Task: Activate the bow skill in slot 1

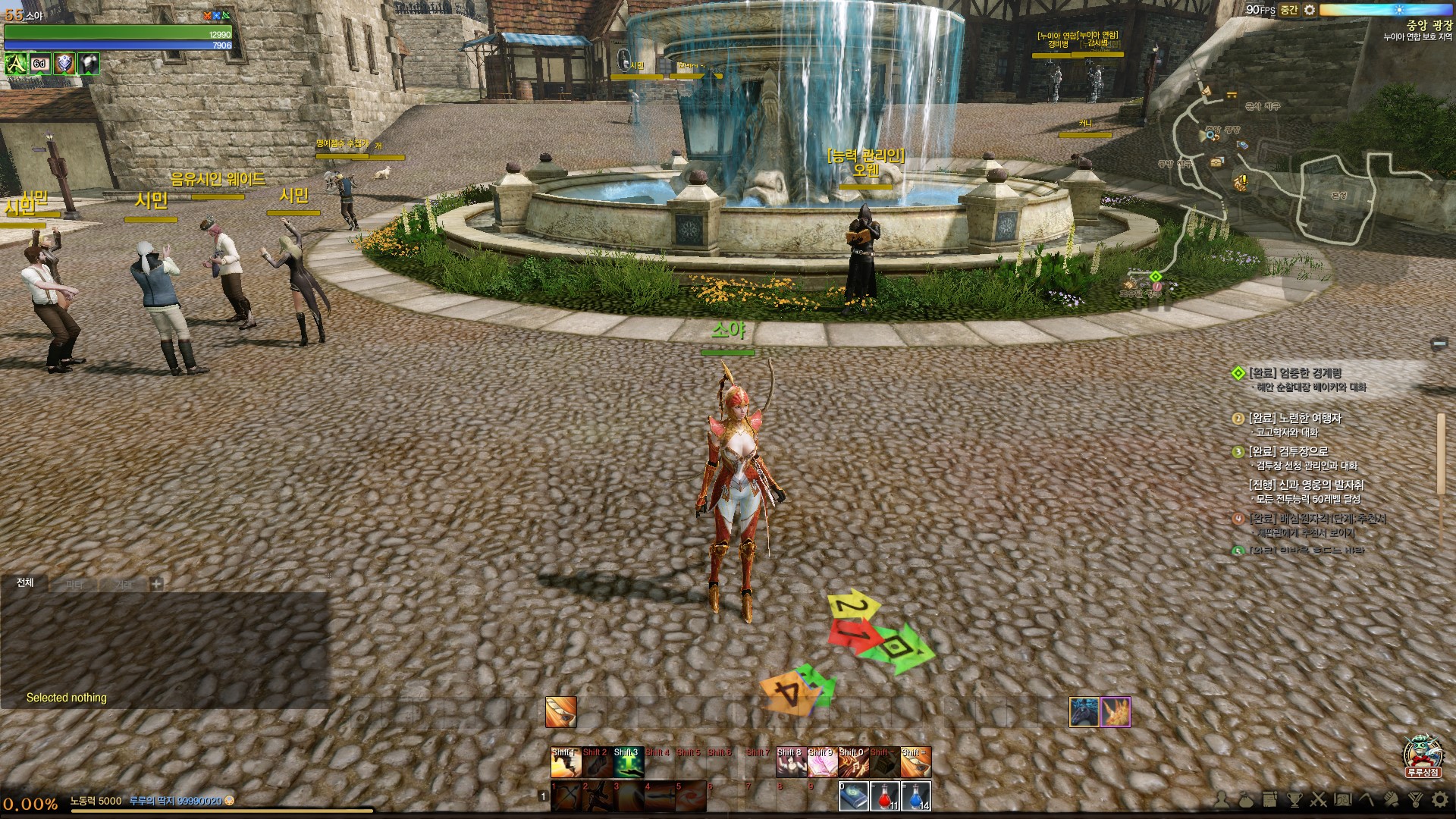Action: pos(566,796)
